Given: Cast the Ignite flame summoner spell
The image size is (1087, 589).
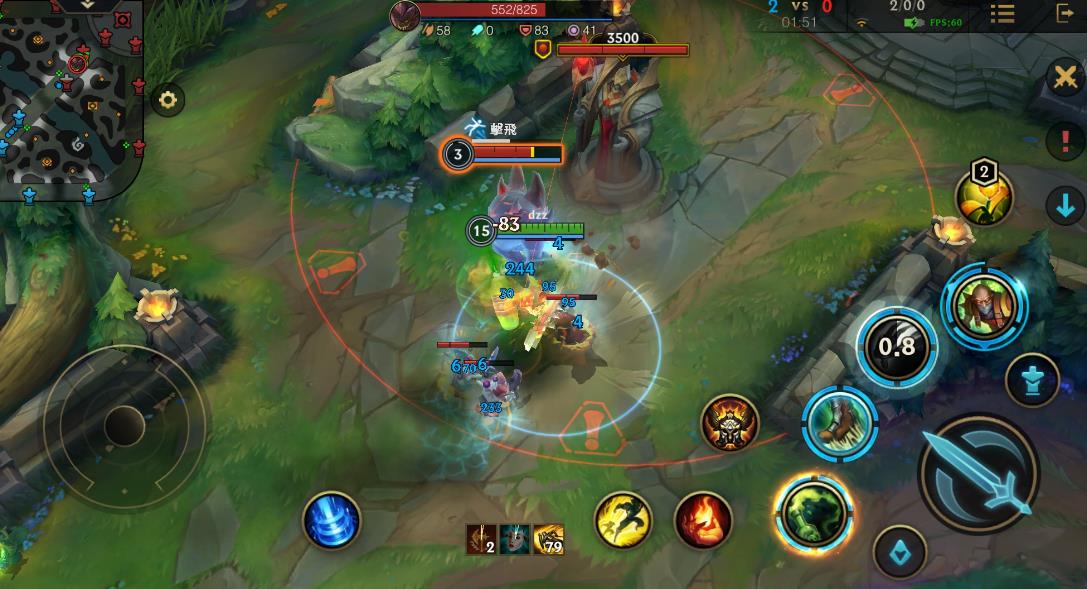Looking at the screenshot, I should tap(703, 520).
